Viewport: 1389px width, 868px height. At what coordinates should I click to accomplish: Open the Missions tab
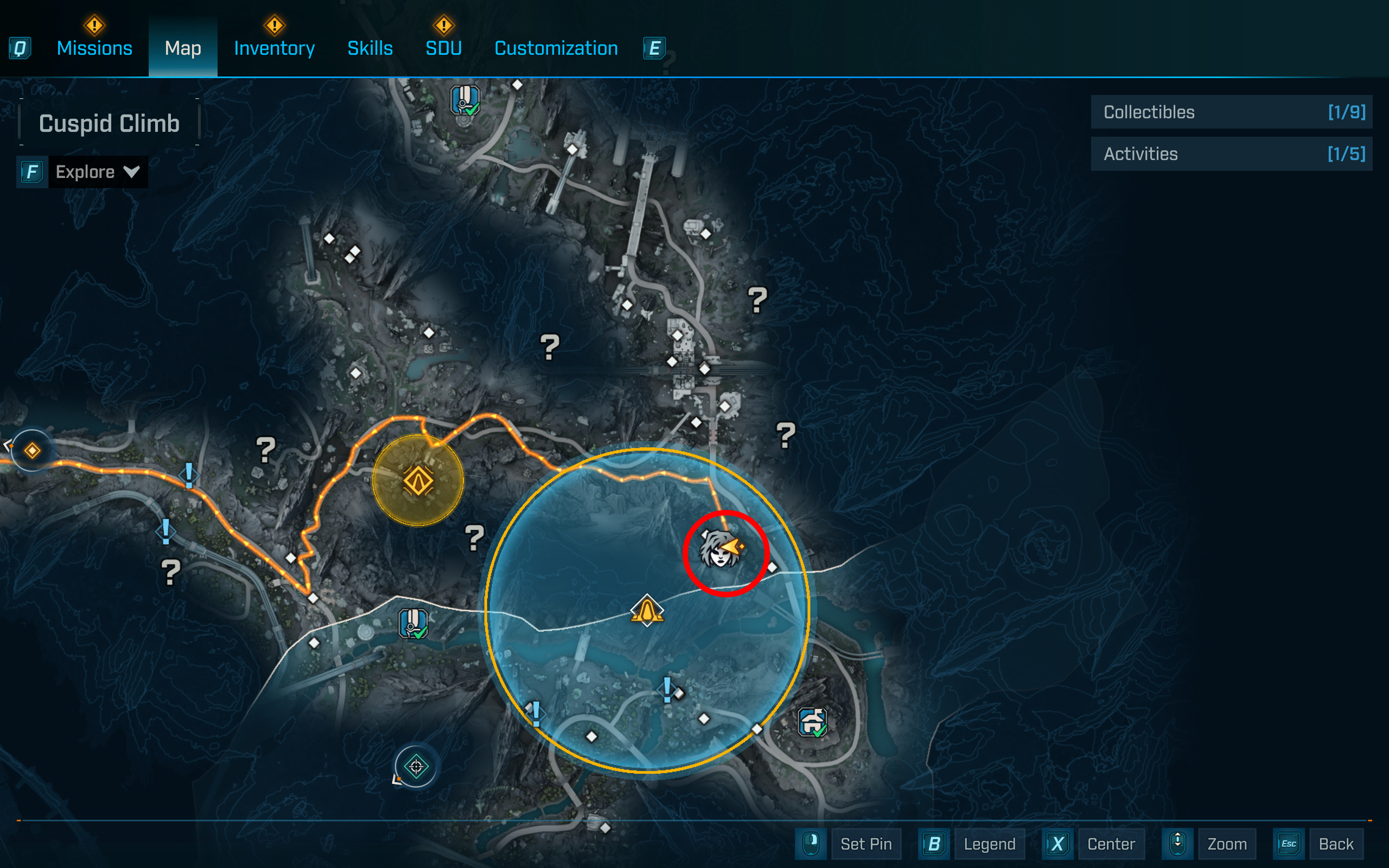click(94, 48)
